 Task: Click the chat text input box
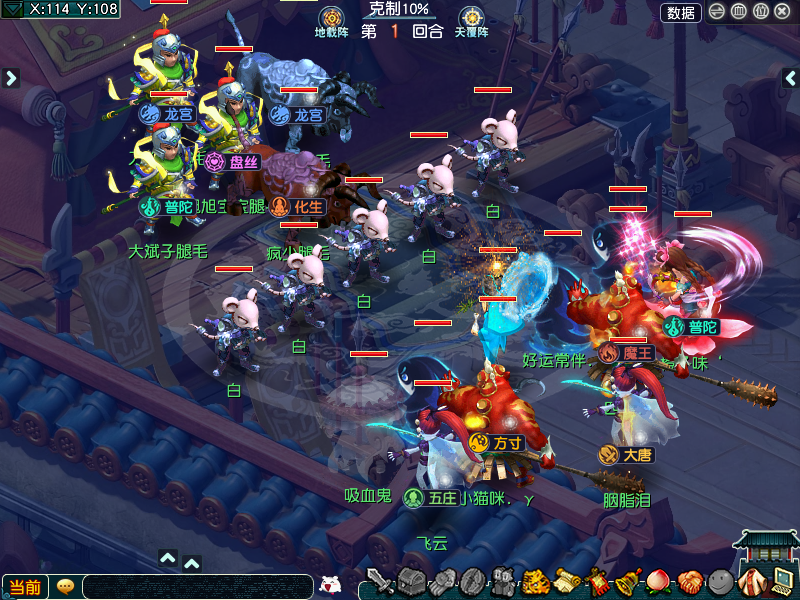point(197,587)
